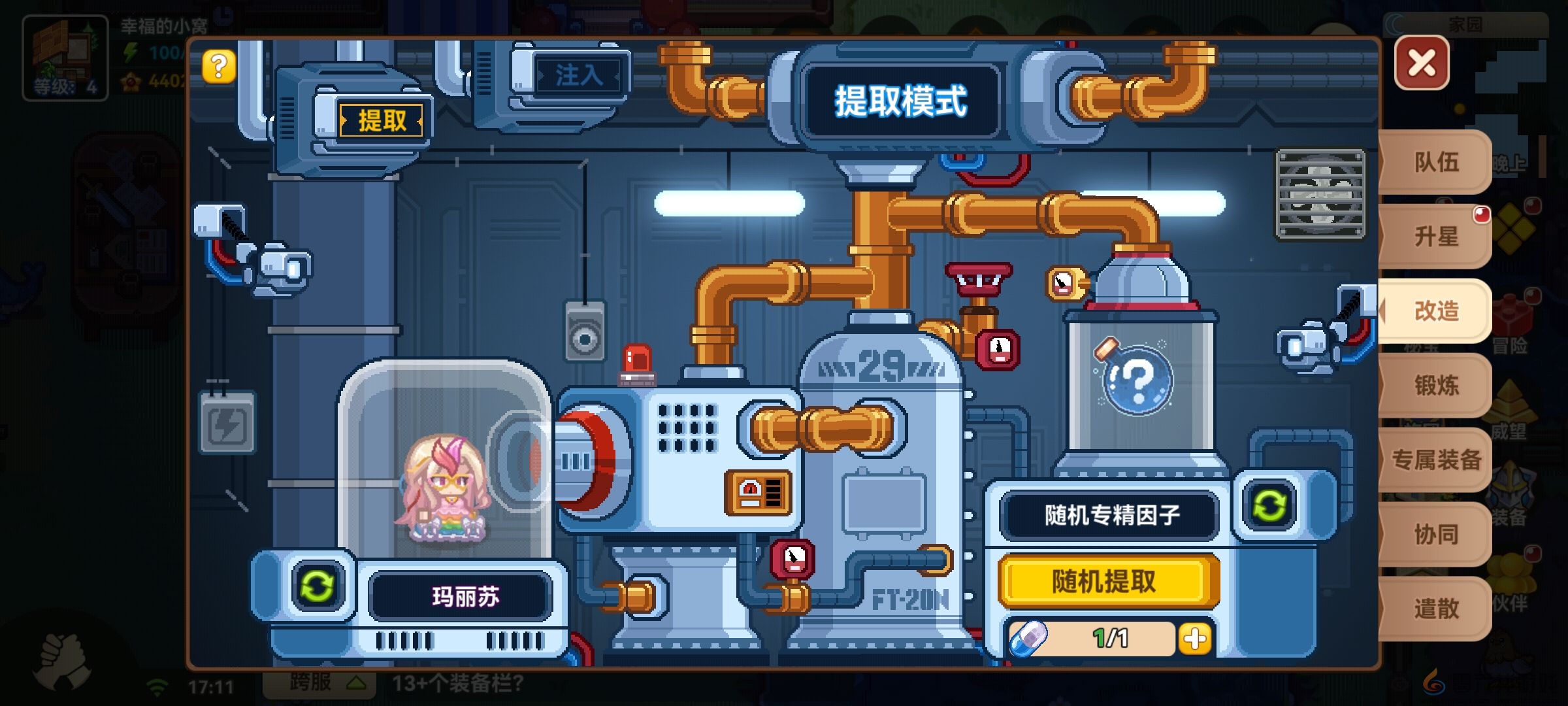Open the question mark help icon
1568x706 pixels.
219,65
